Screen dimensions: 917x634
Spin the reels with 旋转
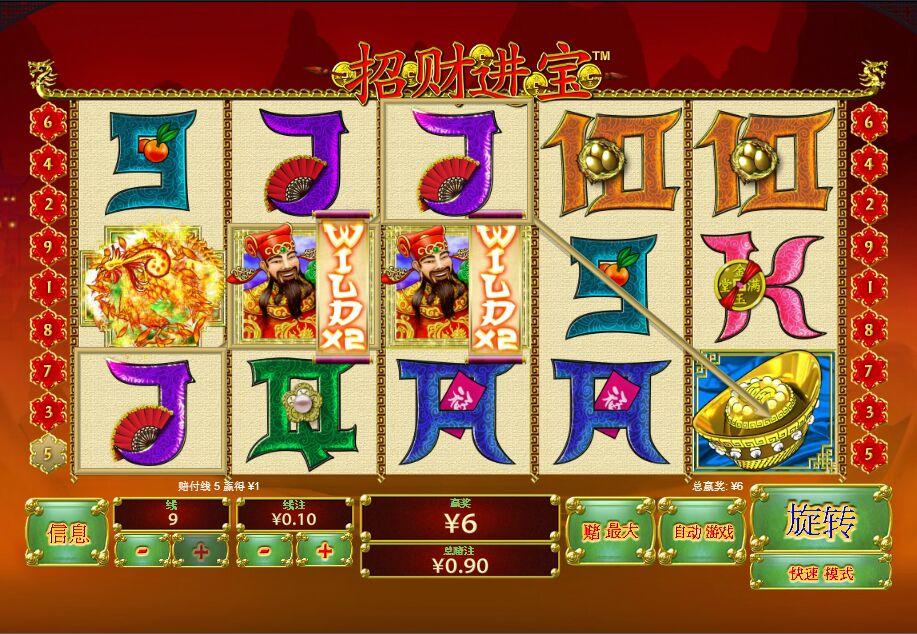point(820,520)
